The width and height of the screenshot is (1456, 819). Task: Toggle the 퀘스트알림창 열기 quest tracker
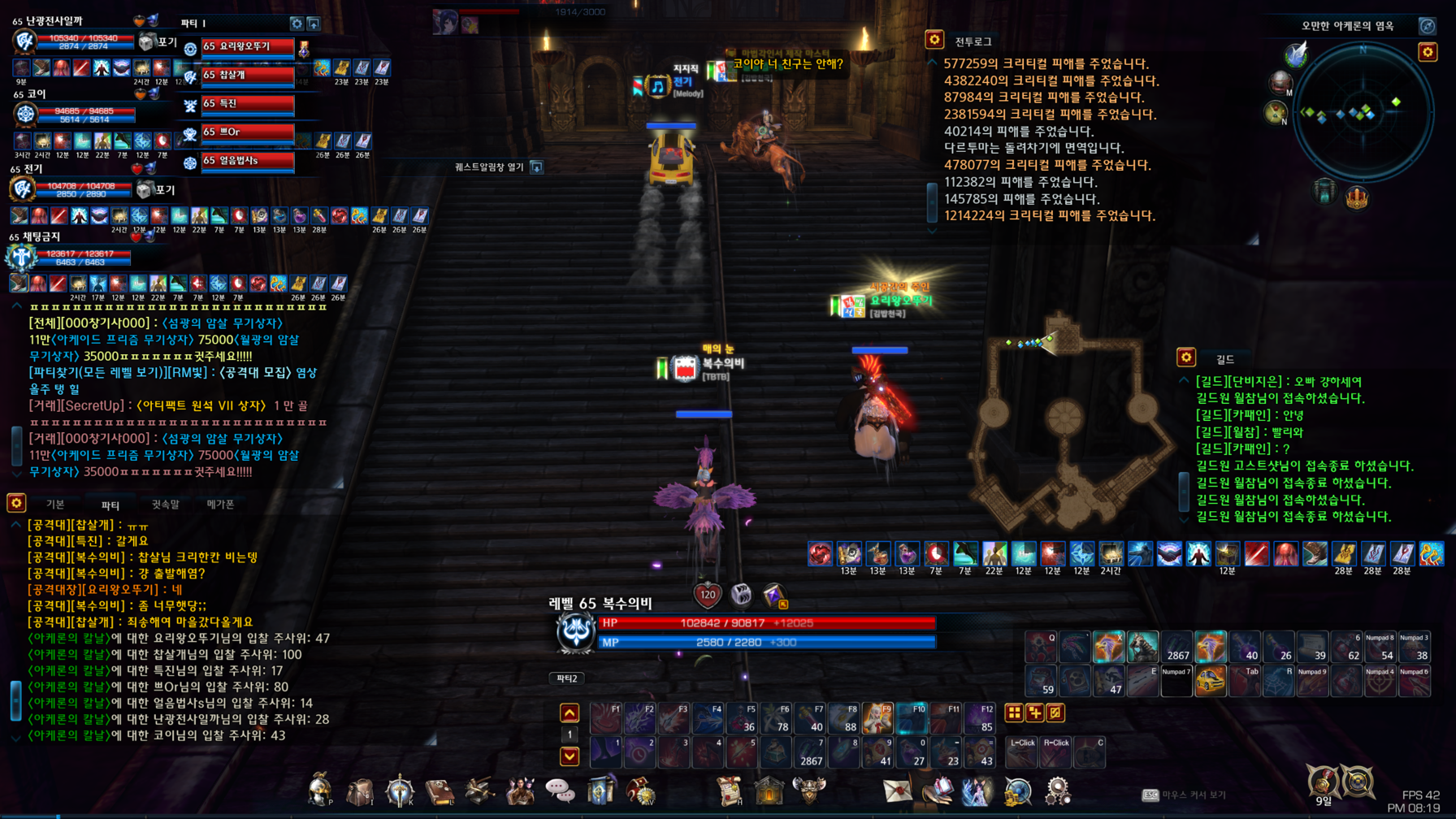tap(536, 167)
